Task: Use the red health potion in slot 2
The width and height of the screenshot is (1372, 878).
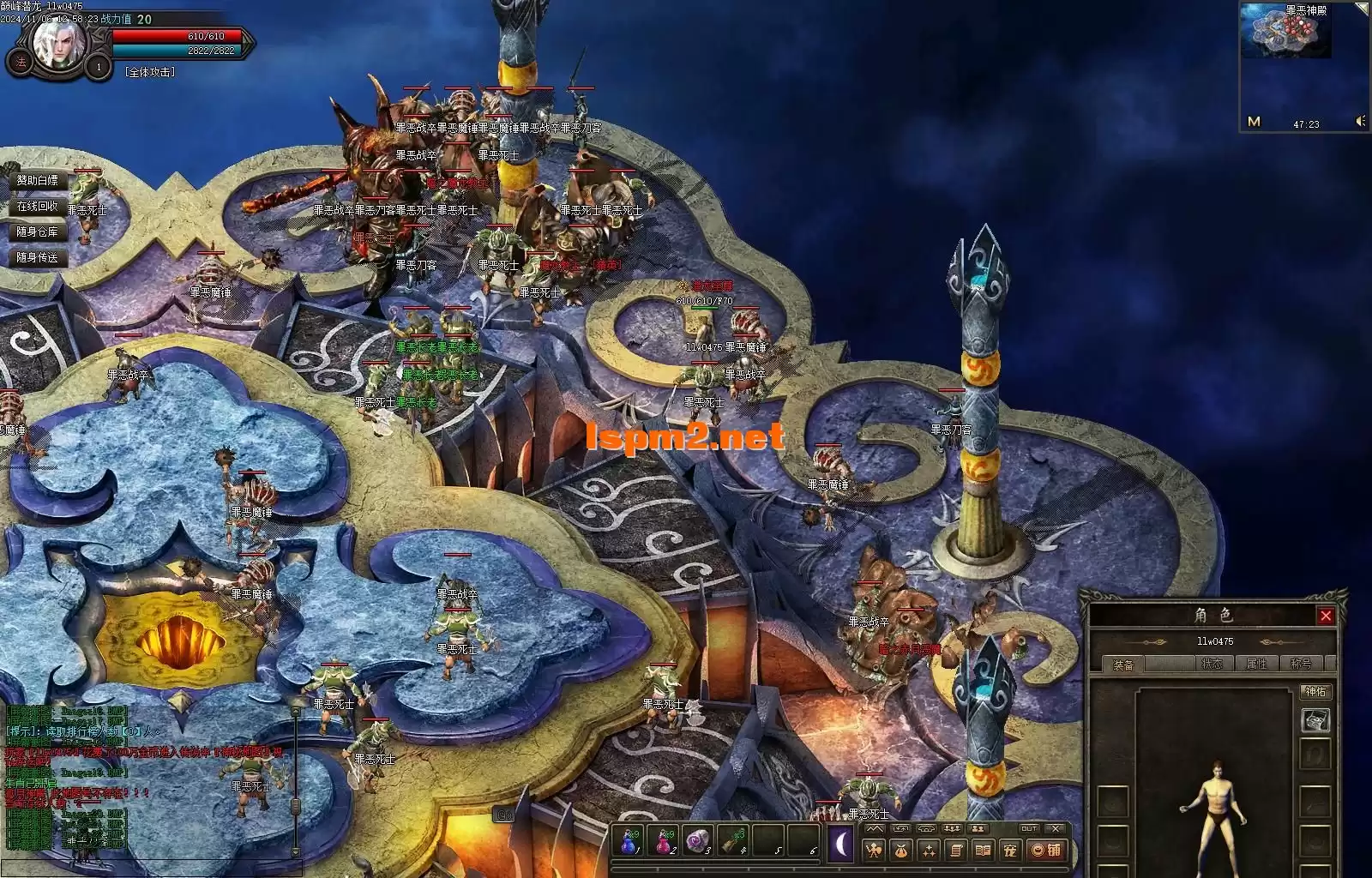Action: tap(664, 842)
